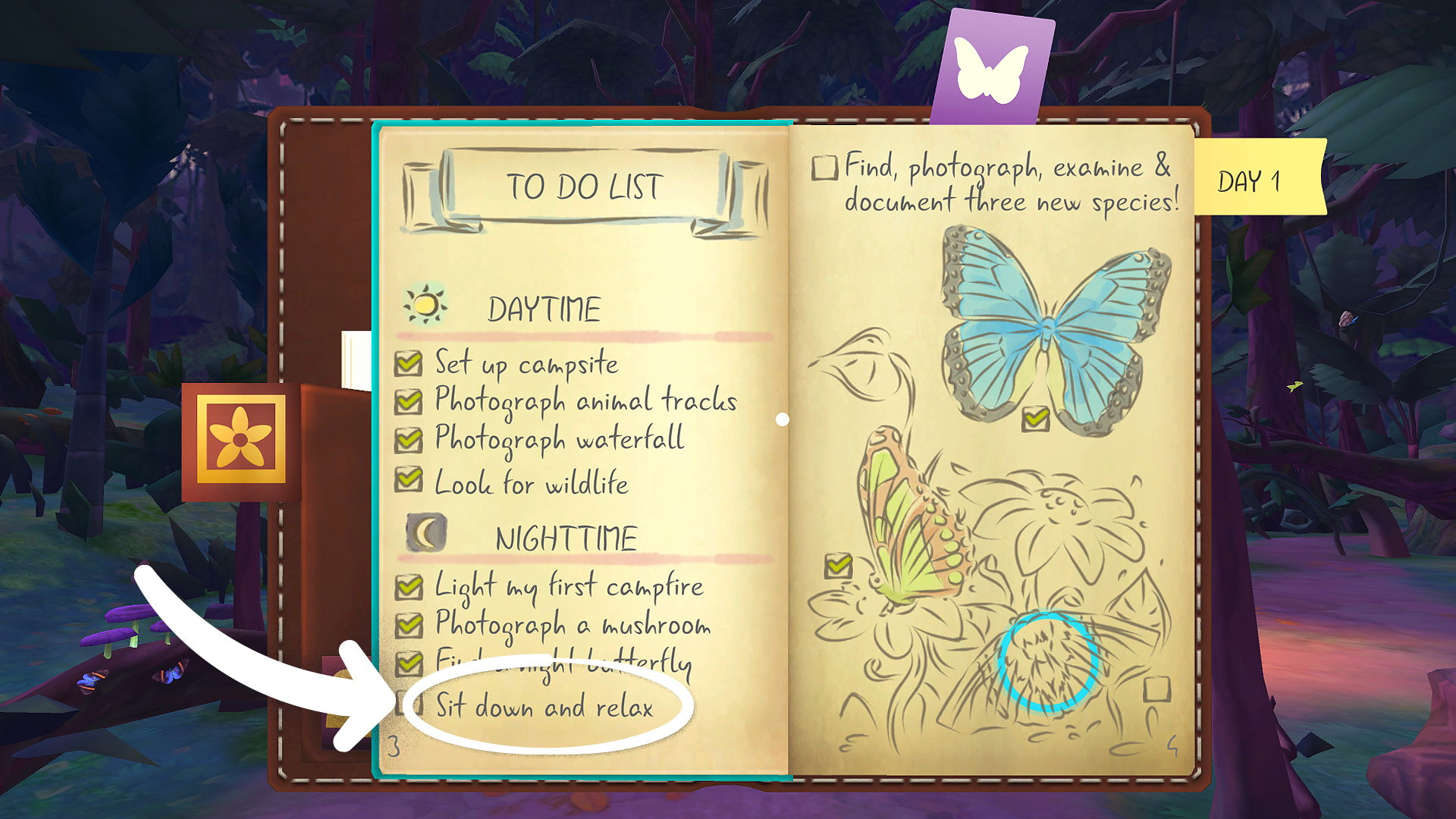Click the empty checkbox near the moth sketch
This screenshot has height=819, width=1456.
point(1156,690)
